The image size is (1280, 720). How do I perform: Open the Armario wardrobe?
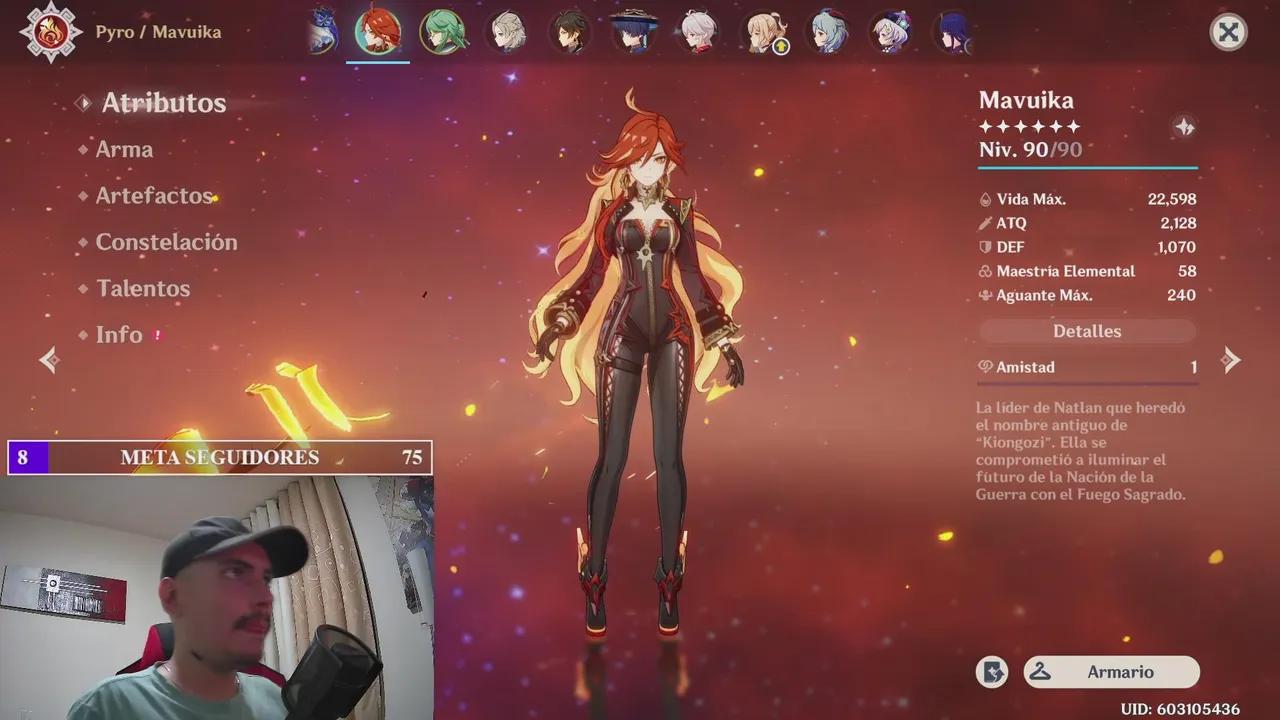click(x=1111, y=672)
